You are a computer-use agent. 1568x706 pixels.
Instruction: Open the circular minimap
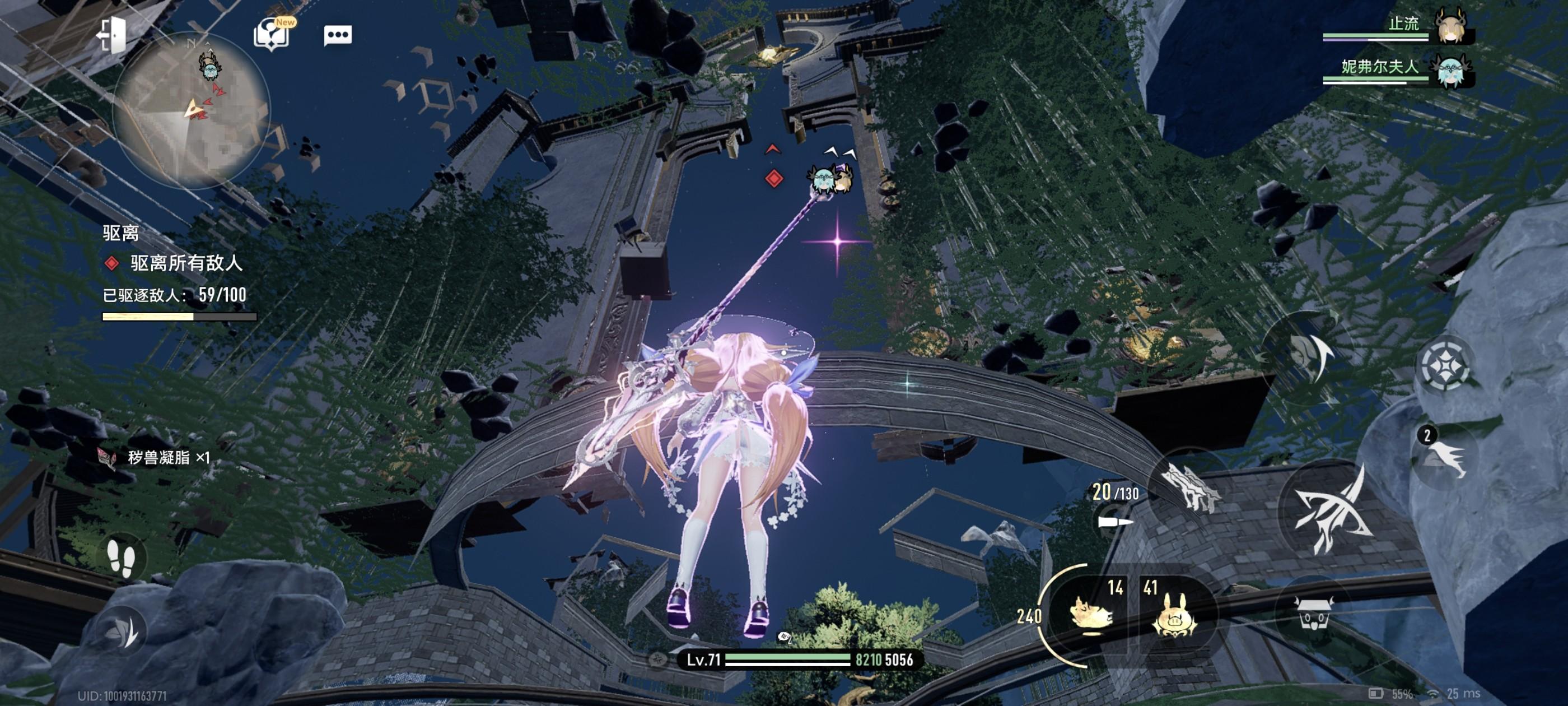[191, 109]
